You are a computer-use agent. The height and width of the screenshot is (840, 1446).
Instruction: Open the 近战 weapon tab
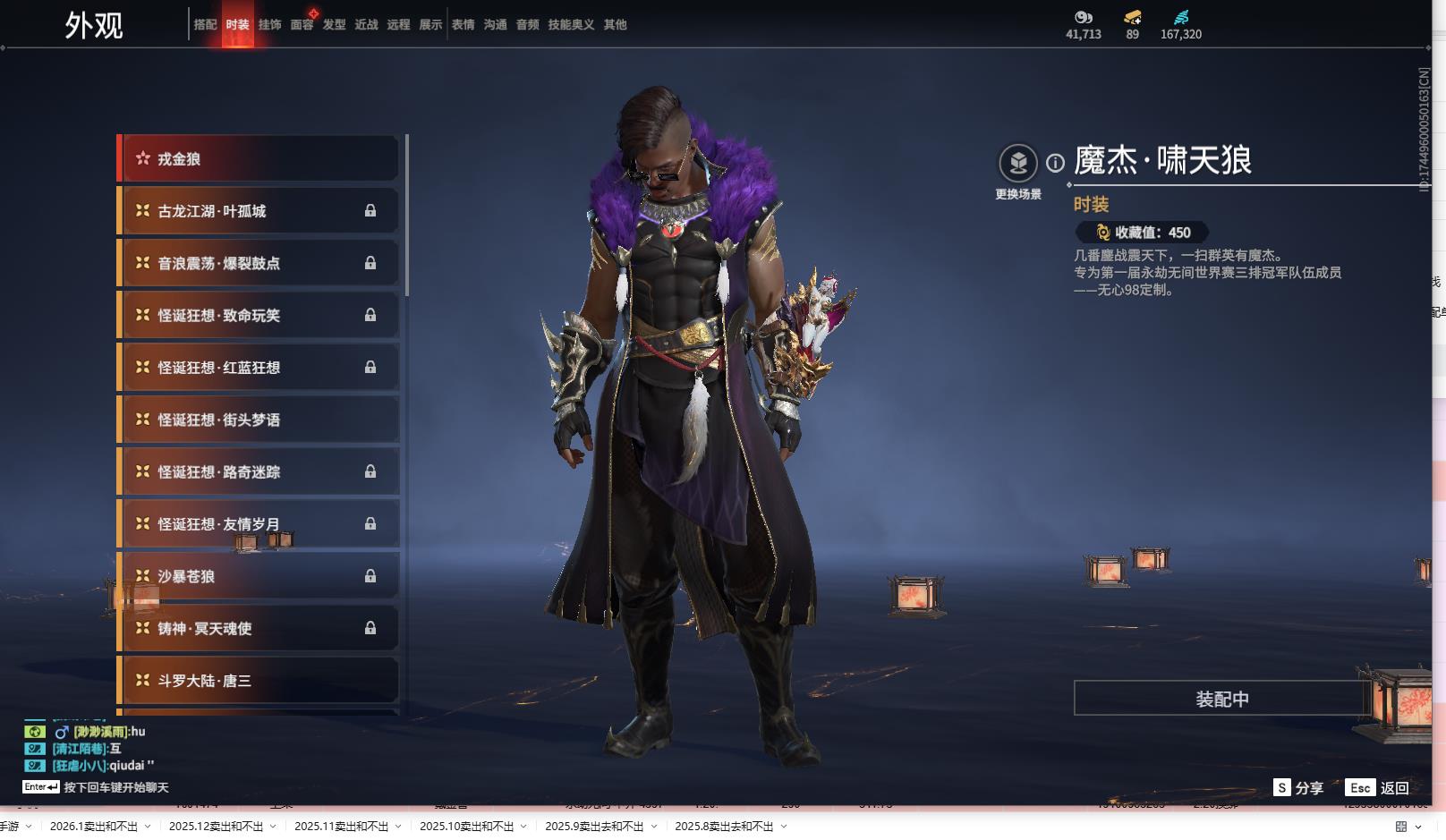(x=366, y=25)
